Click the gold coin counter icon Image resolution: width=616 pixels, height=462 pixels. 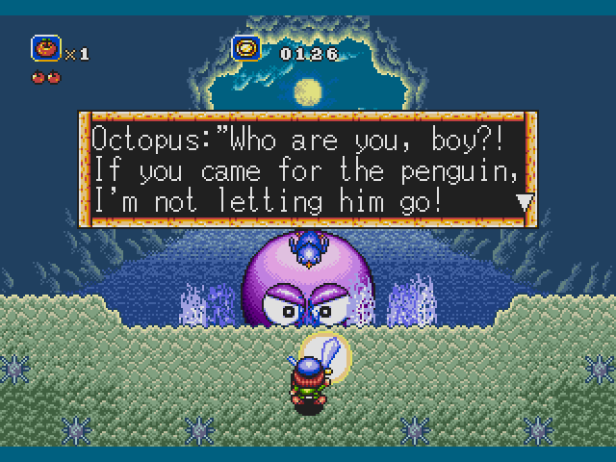tap(246, 49)
